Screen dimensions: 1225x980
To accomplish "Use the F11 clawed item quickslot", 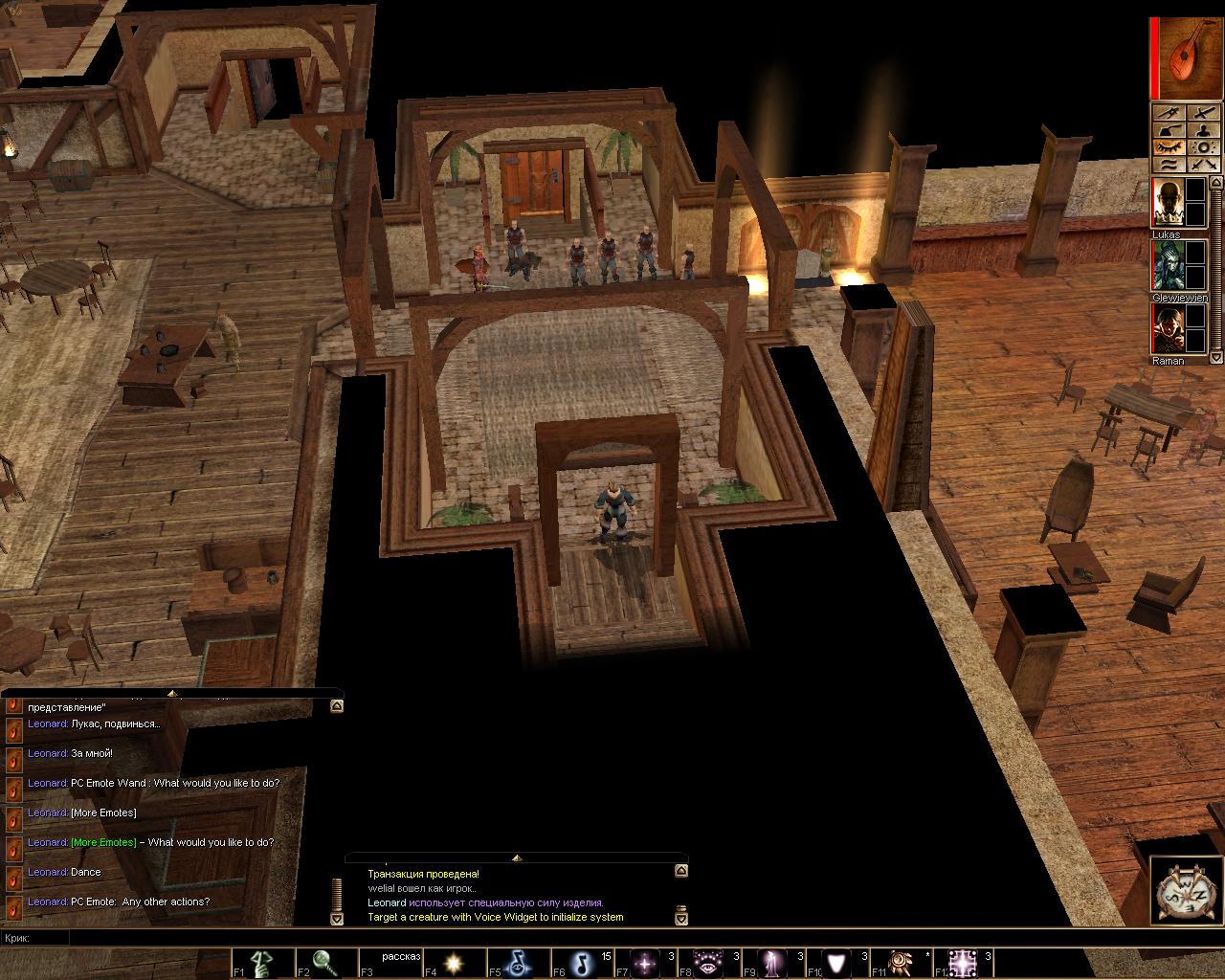I will (x=901, y=963).
